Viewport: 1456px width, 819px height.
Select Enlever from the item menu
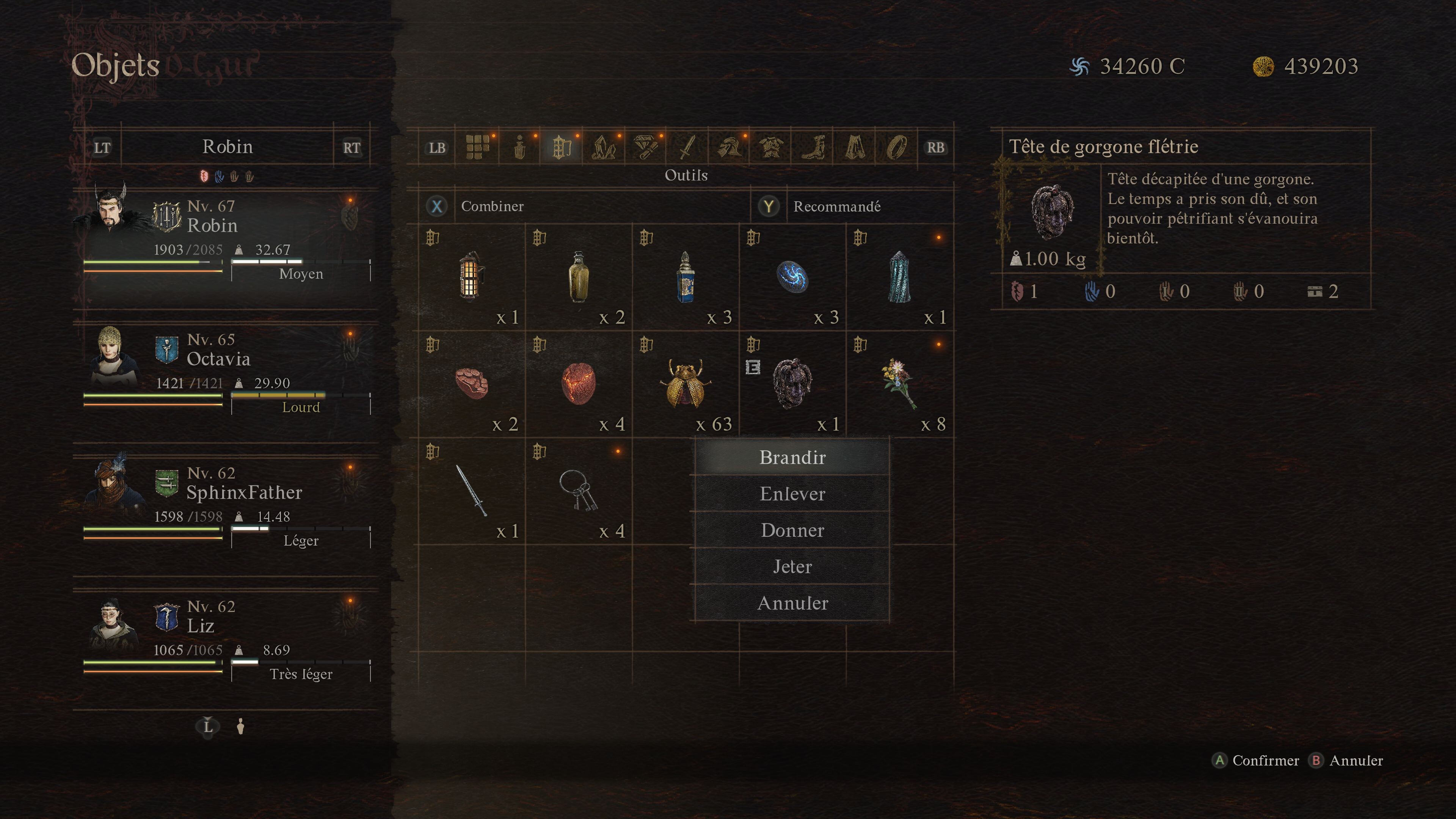point(792,494)
